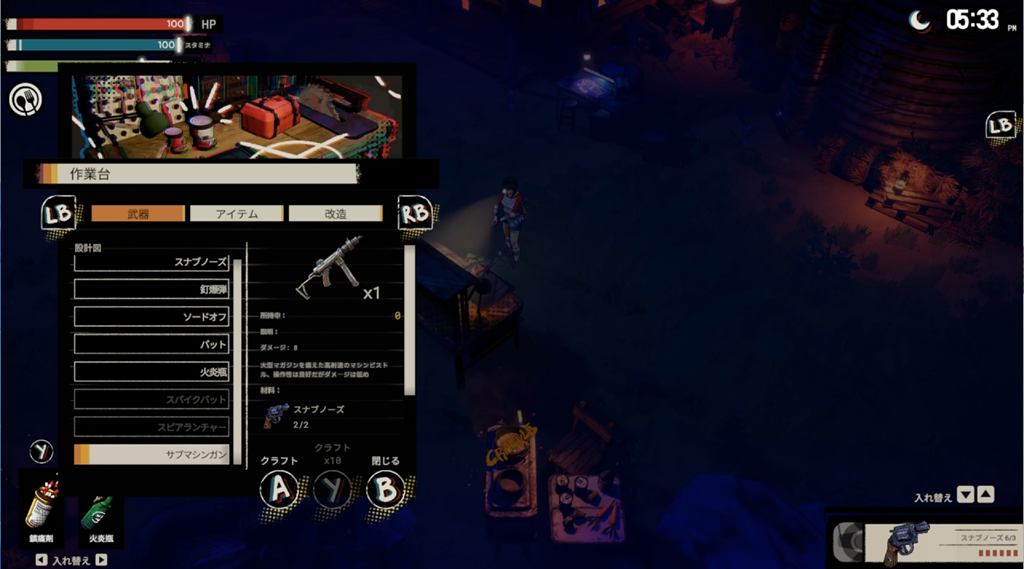Select the バット blueprint row

click(x=152, y=344)
